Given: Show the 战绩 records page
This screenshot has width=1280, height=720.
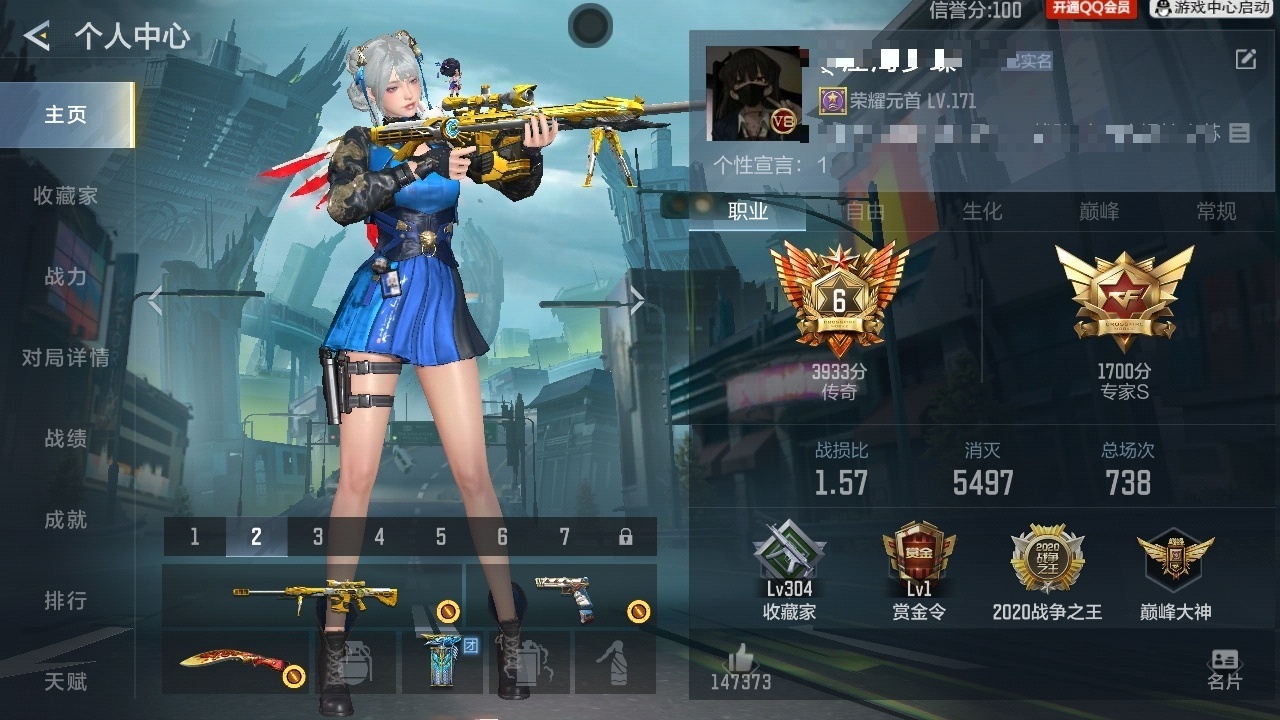Looking at the screenshot, I should click(x=65, y=439).
